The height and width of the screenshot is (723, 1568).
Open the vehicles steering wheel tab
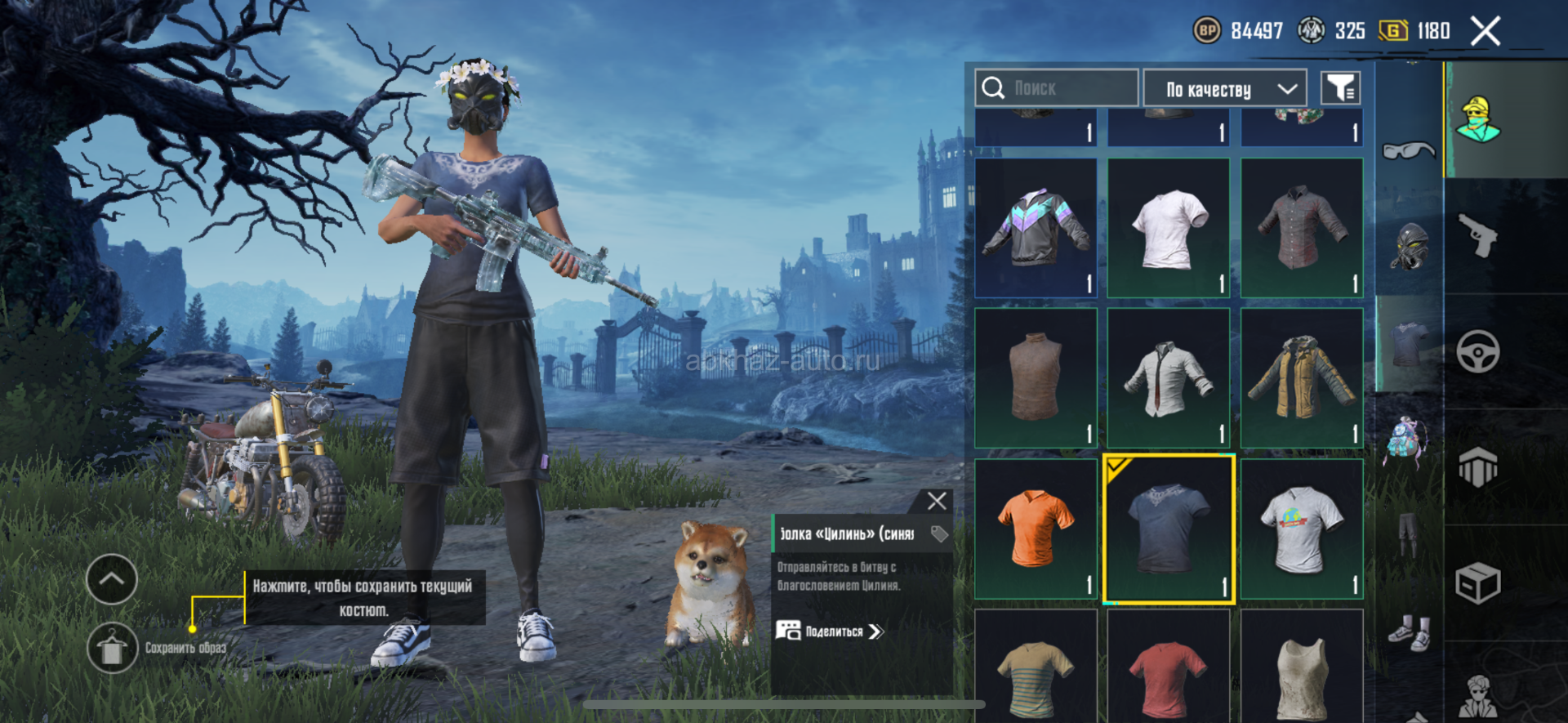[1477, 352]
